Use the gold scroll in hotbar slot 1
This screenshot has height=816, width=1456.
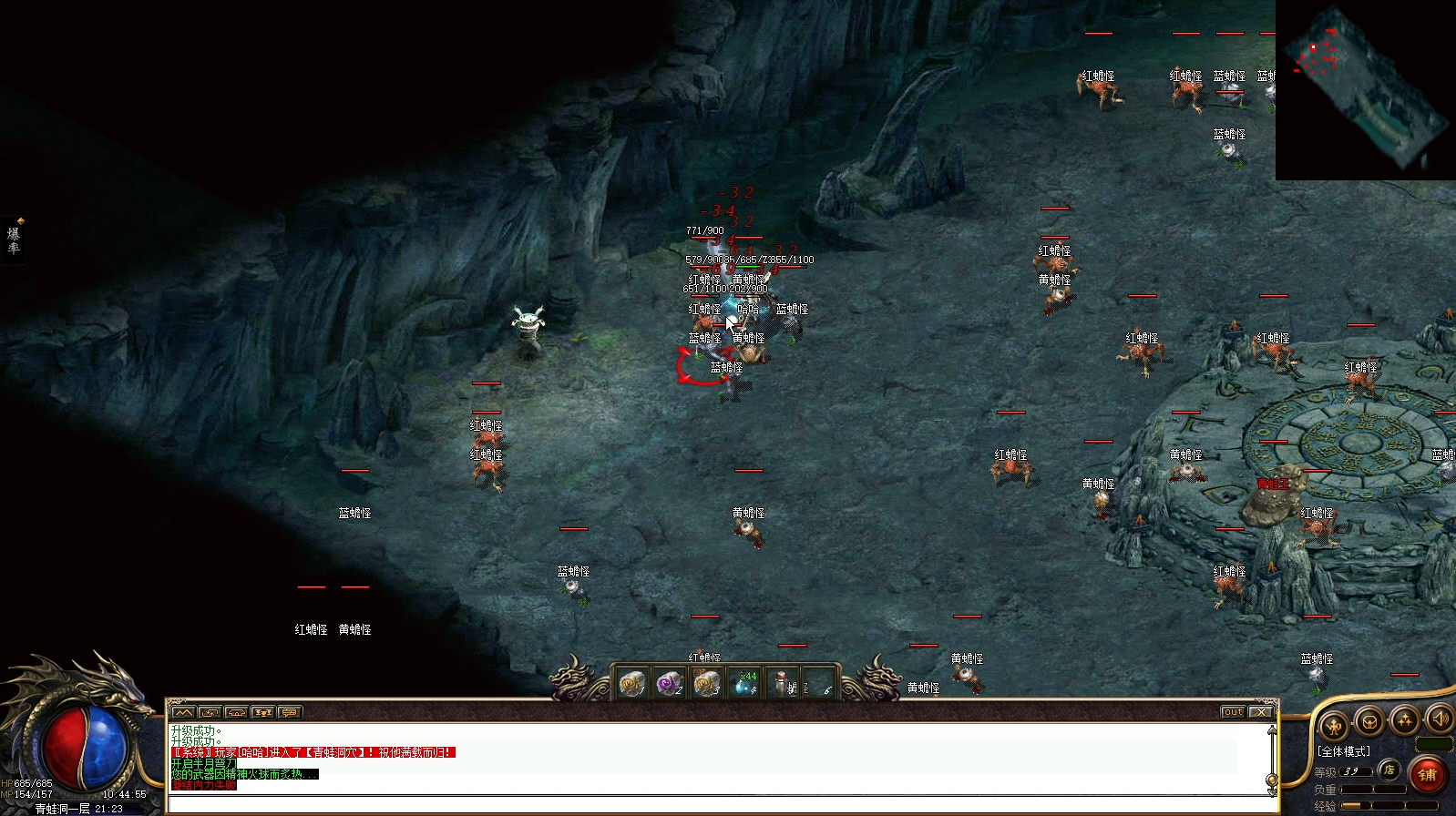tap(631, 684)
